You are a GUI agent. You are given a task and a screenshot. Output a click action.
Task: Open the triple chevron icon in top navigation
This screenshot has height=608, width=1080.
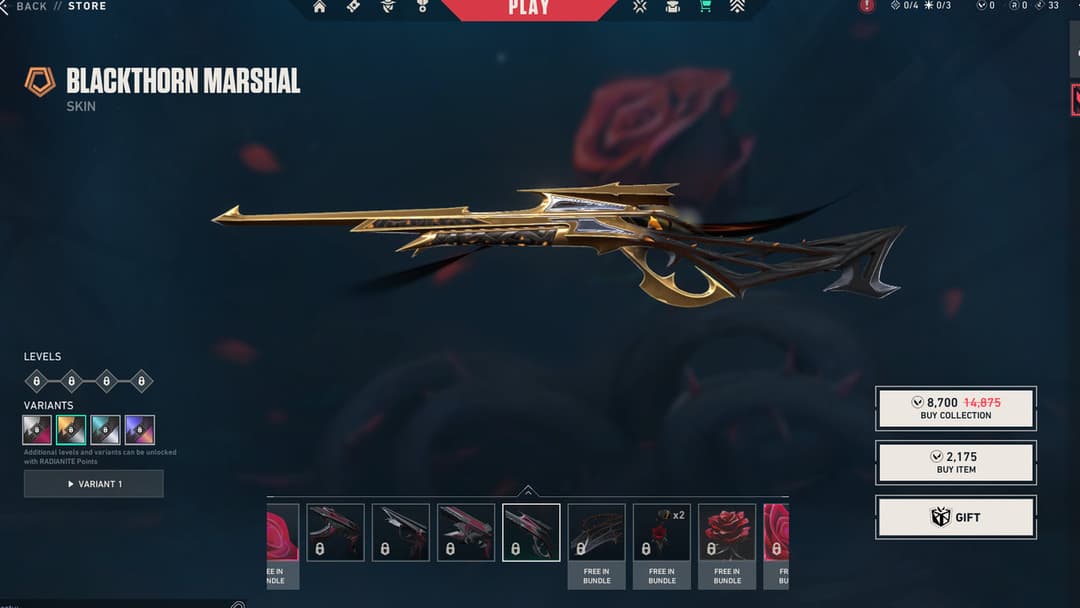(x=737, y=7)
